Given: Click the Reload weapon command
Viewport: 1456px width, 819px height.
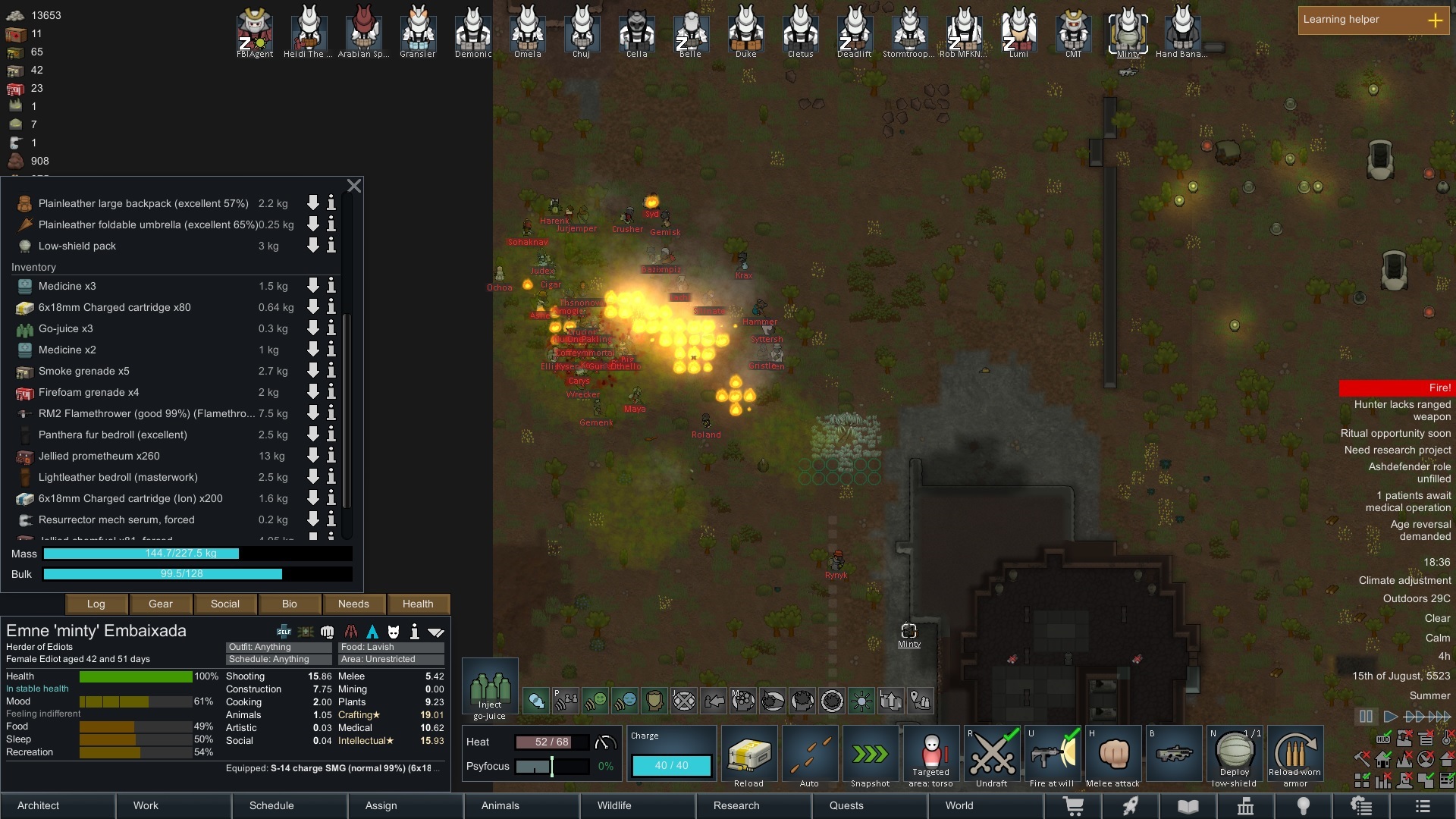Looking at the screenshot, I should [x=749, y=755].
